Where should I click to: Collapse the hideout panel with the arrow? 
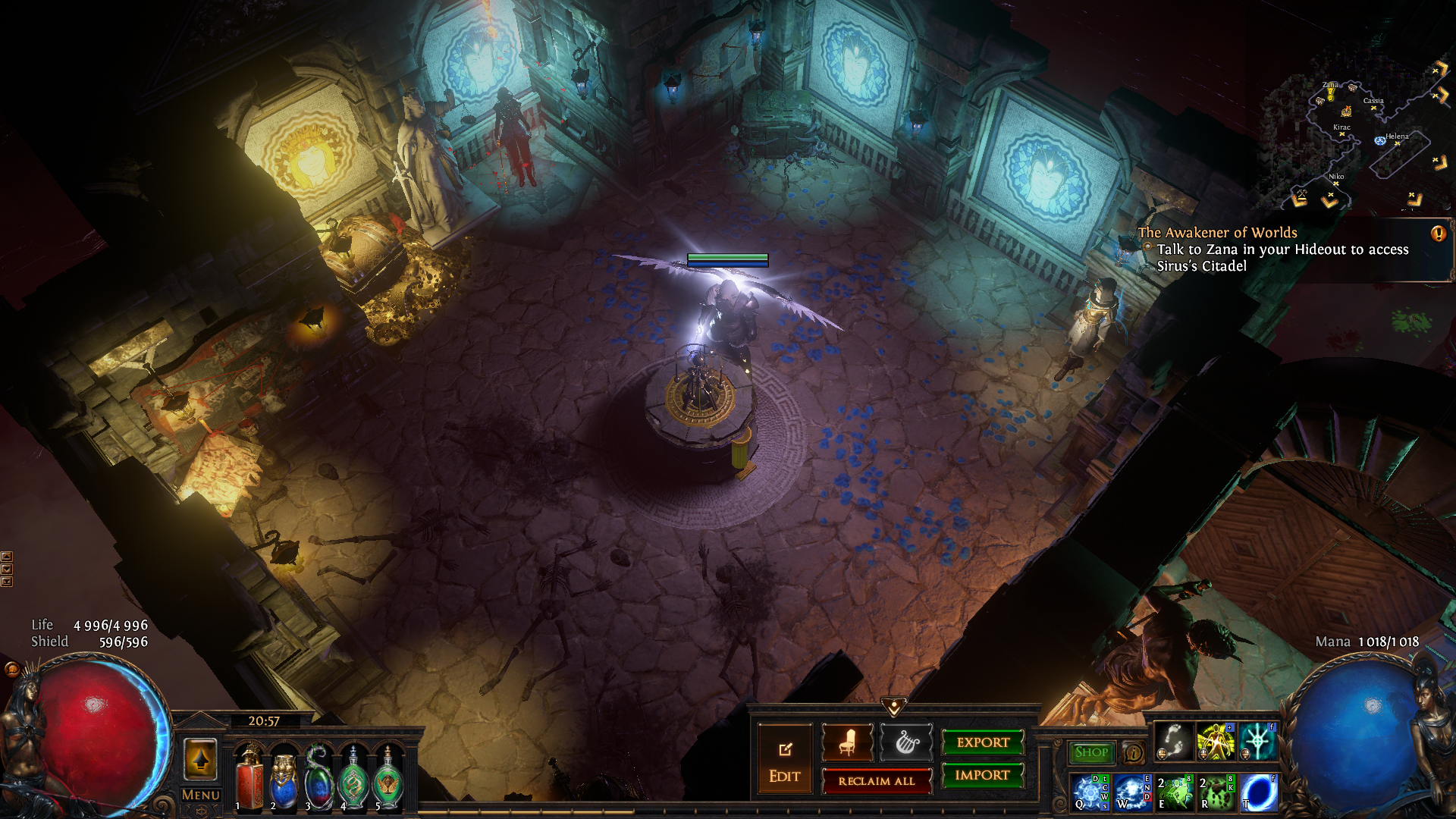(894, 708)
